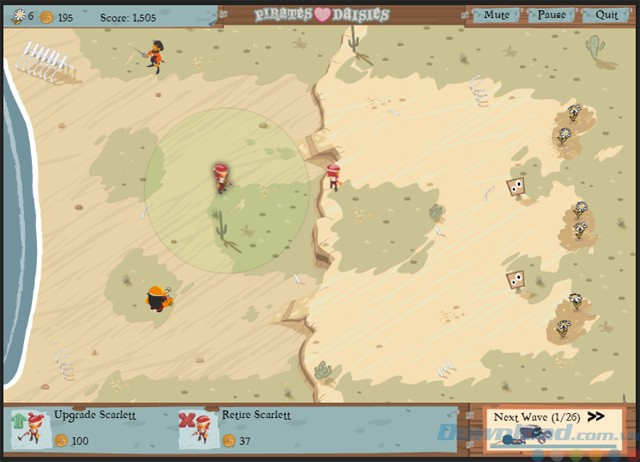
Task: Quit the current game
Action: point(606,15)
